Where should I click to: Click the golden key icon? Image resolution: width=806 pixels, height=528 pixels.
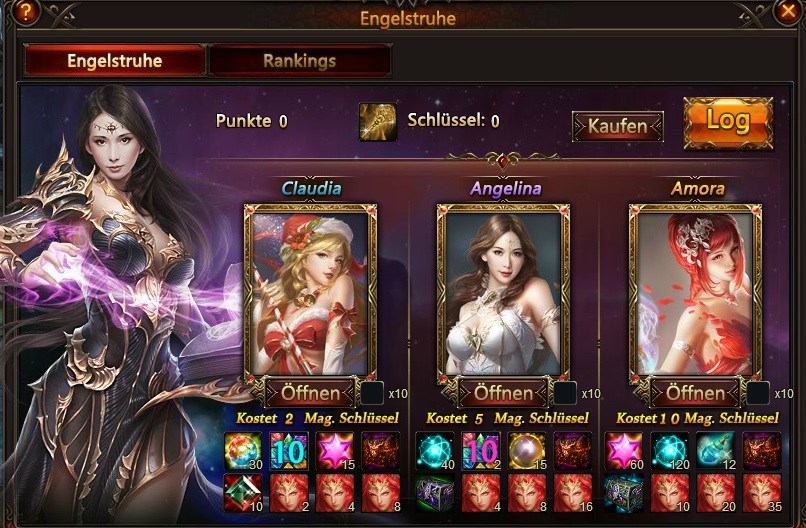tap(378, 121)
